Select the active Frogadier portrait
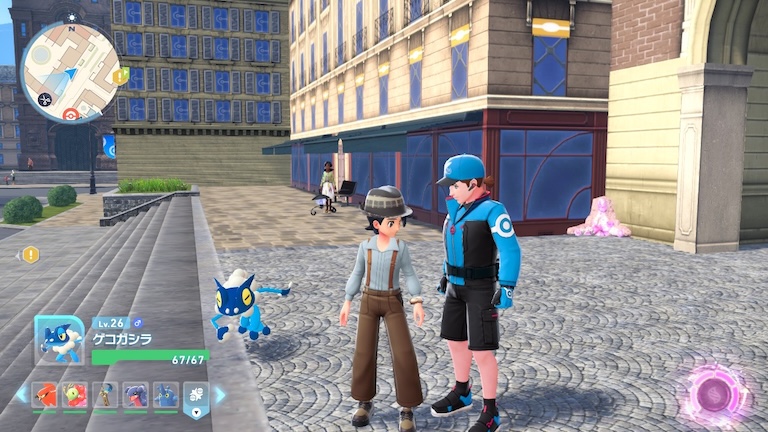 click(59, 340)
